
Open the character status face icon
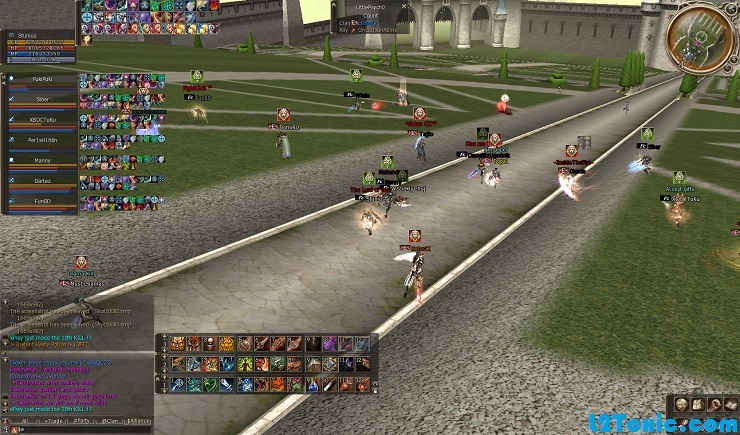click(681, 404)
